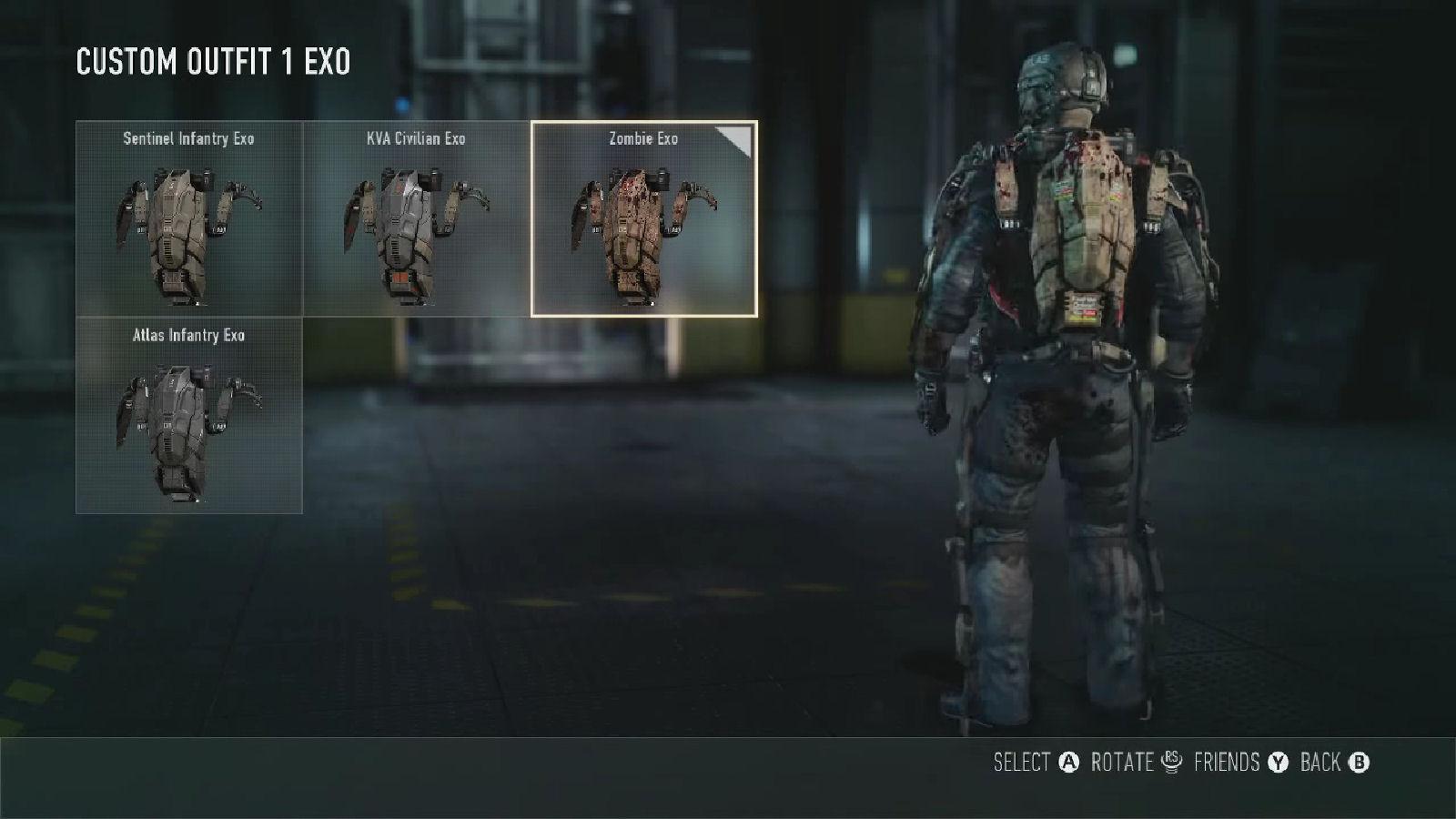Choose the KVA Civilian Exo option
Viewport: 1456px width, 819px height.
point(417,219)
